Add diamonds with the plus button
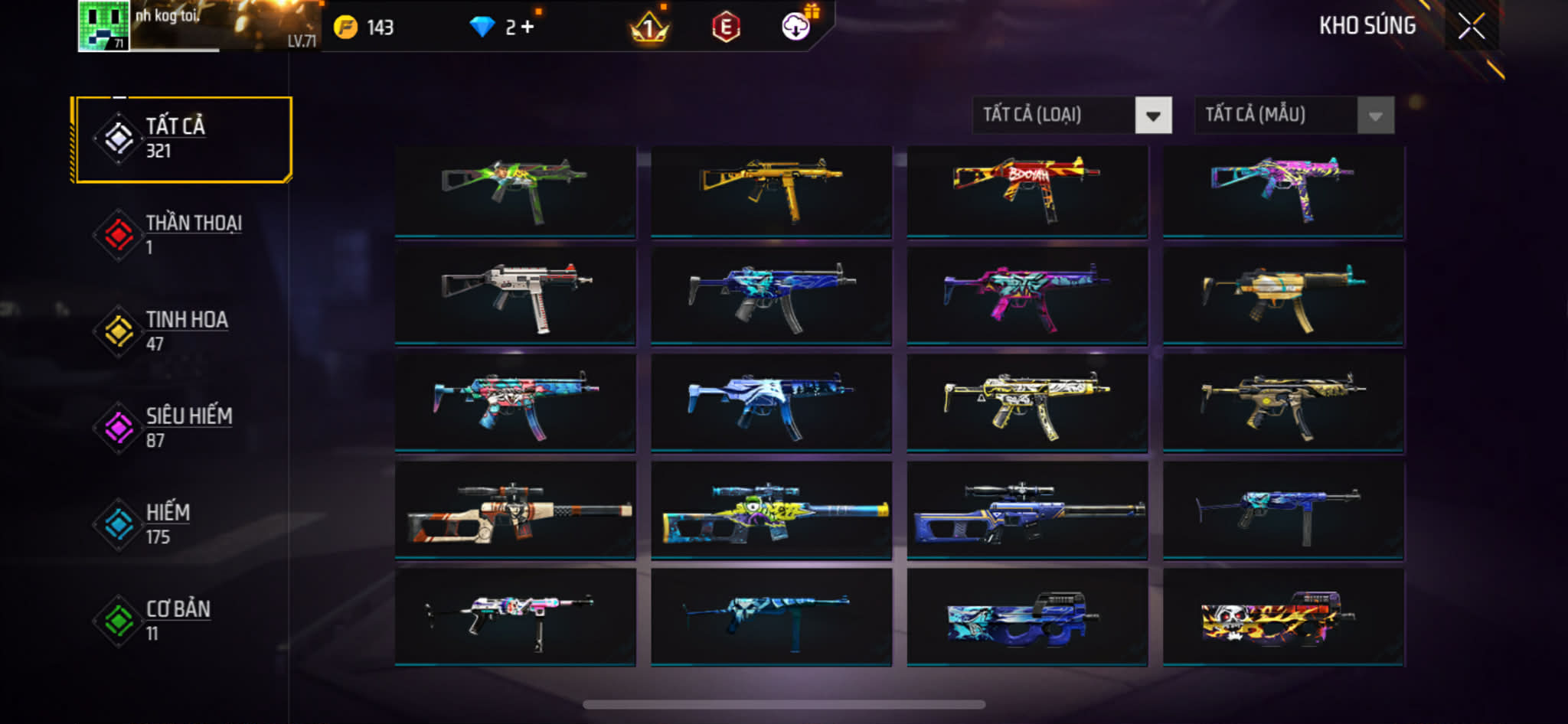The image size is (1568, 724). [528, 28]
